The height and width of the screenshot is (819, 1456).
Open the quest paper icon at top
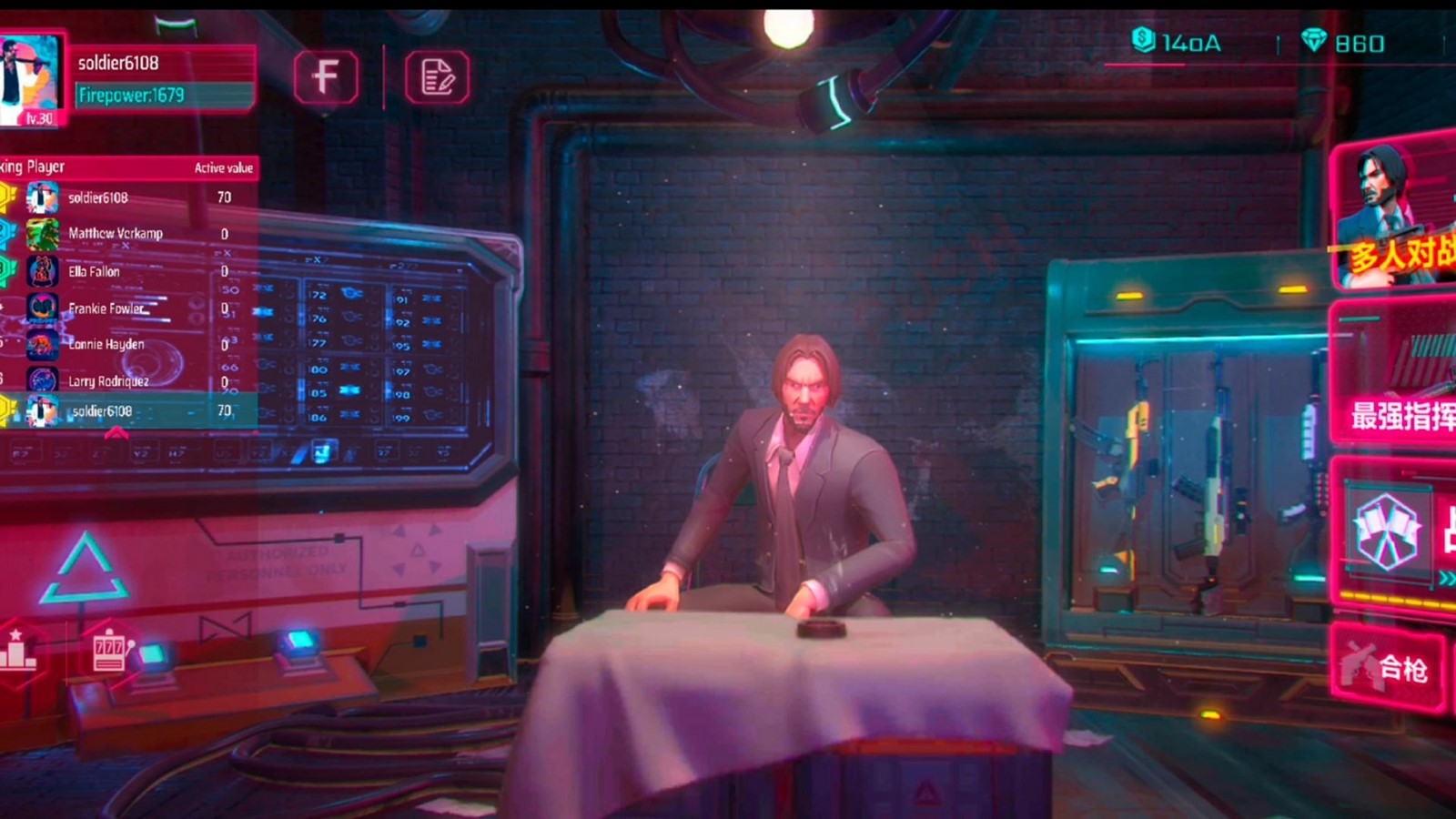pos(439,79)
